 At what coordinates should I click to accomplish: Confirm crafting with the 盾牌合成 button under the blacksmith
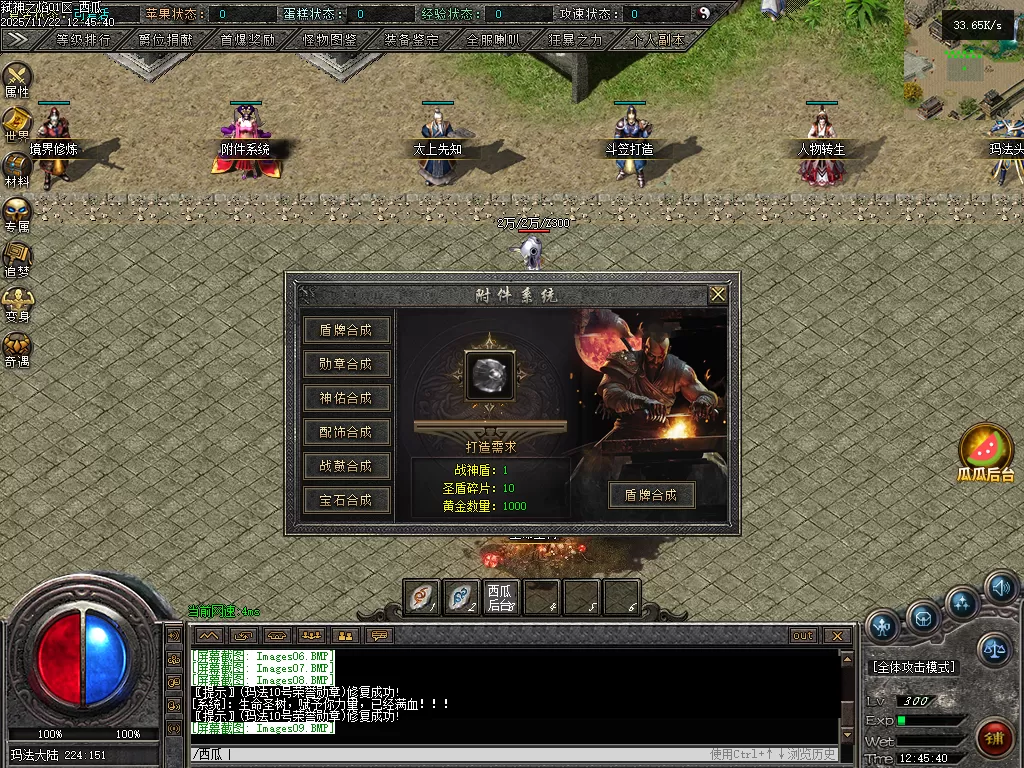tap(651, 495)
